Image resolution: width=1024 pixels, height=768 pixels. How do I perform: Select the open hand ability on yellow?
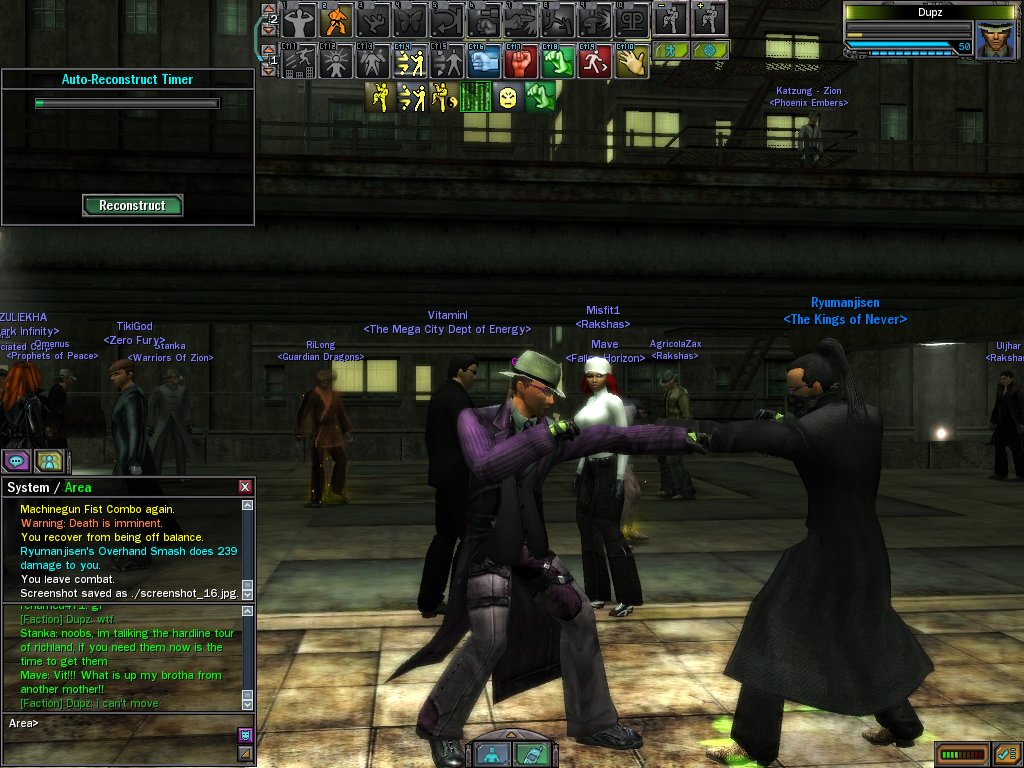(631, 62)
